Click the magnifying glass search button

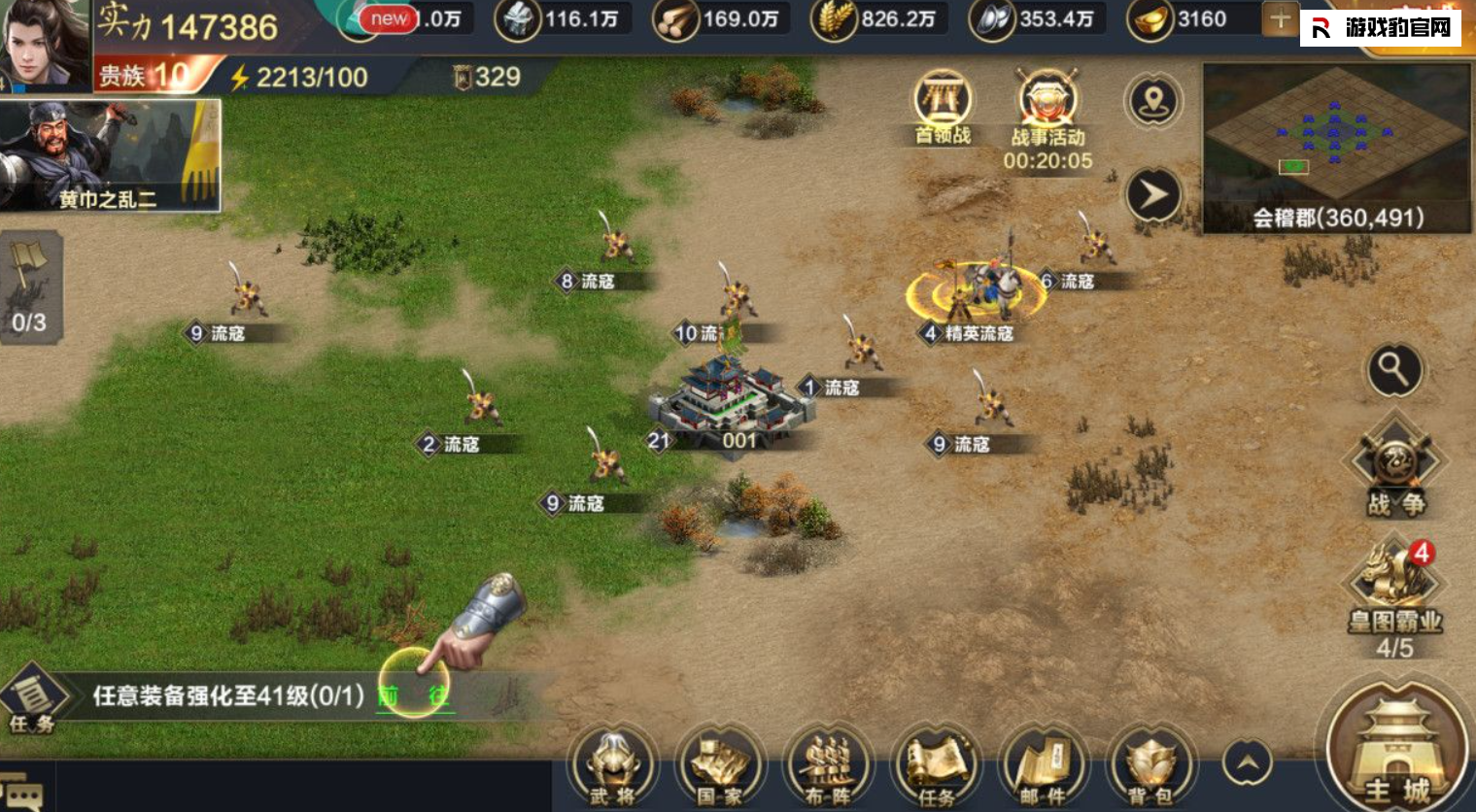(x=1394, y=370)
